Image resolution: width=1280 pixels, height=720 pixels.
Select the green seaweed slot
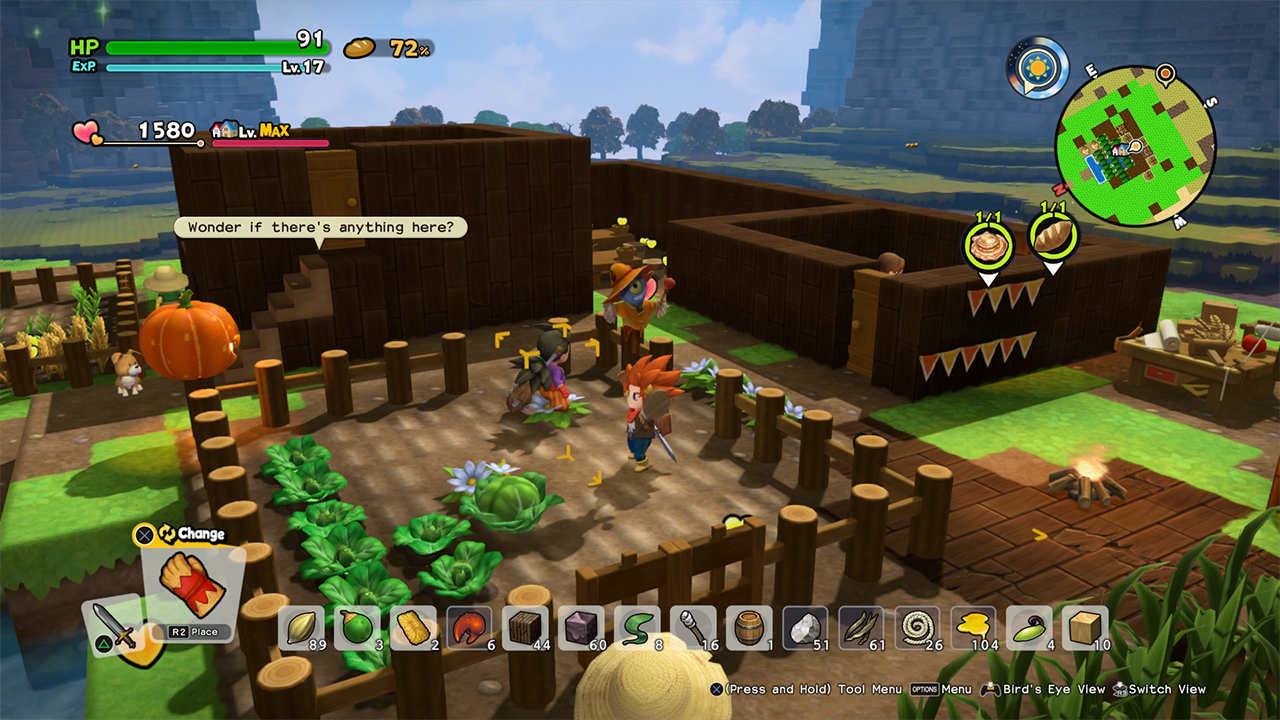point(638,628)
